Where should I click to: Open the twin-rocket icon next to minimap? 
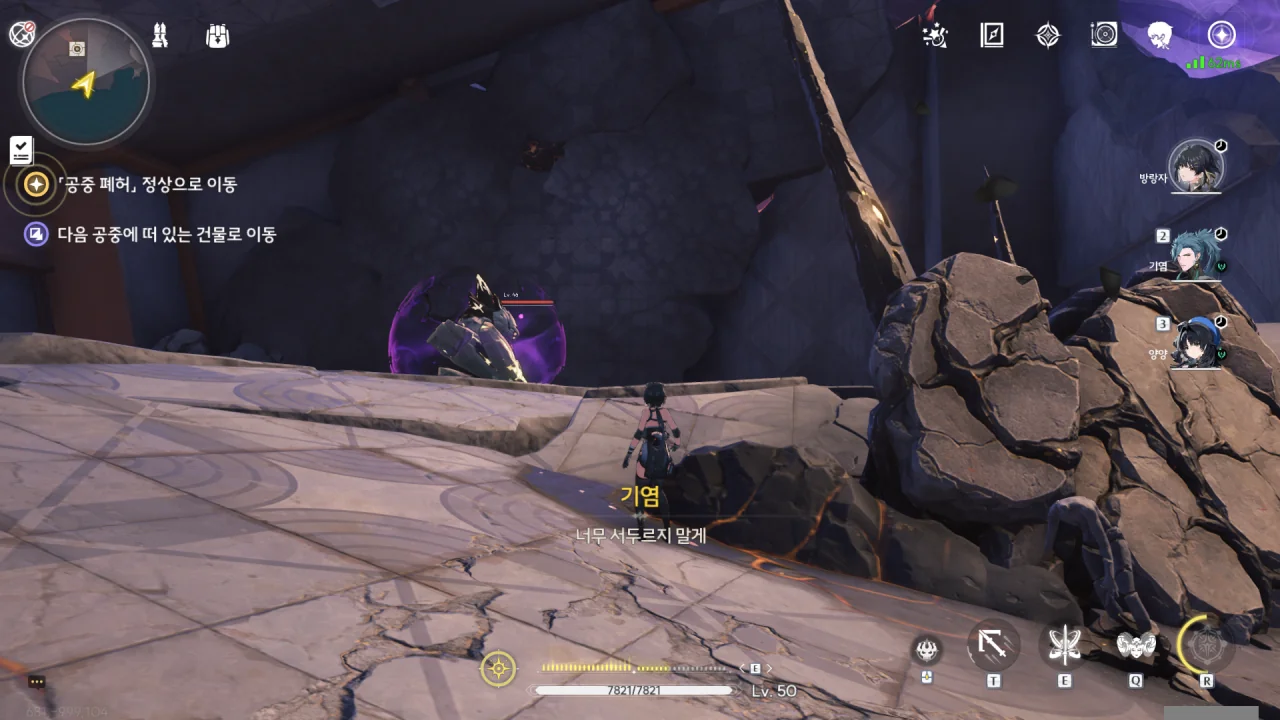click(x=160, y=35)
